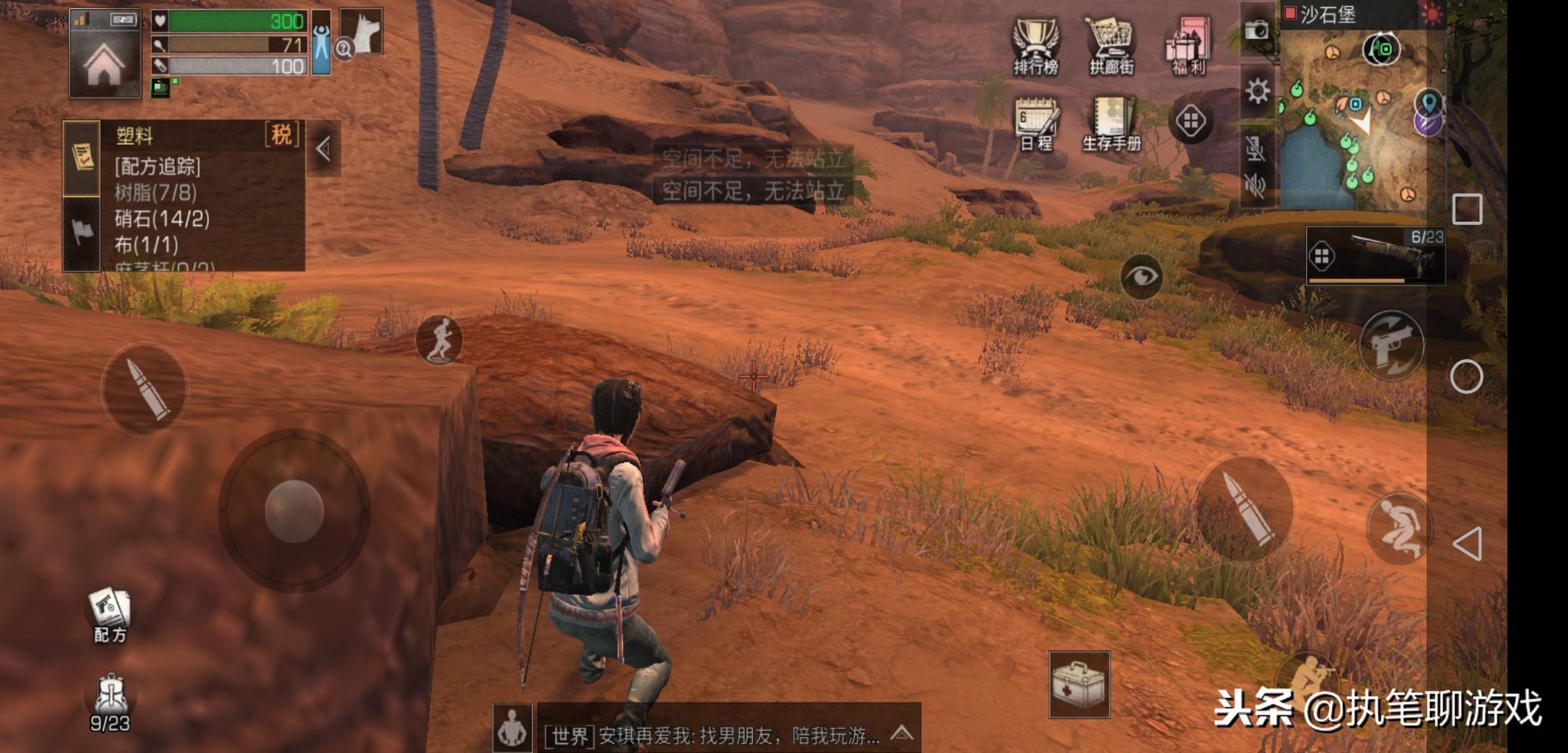Open the settings gear
This screenshot has width=1568, height=753.
pos(1257,91)
